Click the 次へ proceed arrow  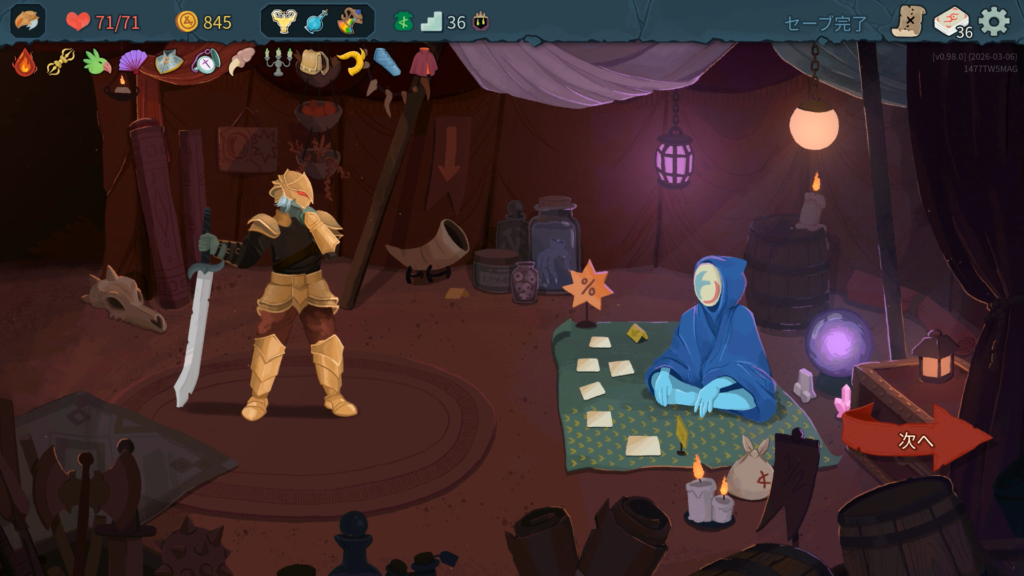click(x=915, y=439)
